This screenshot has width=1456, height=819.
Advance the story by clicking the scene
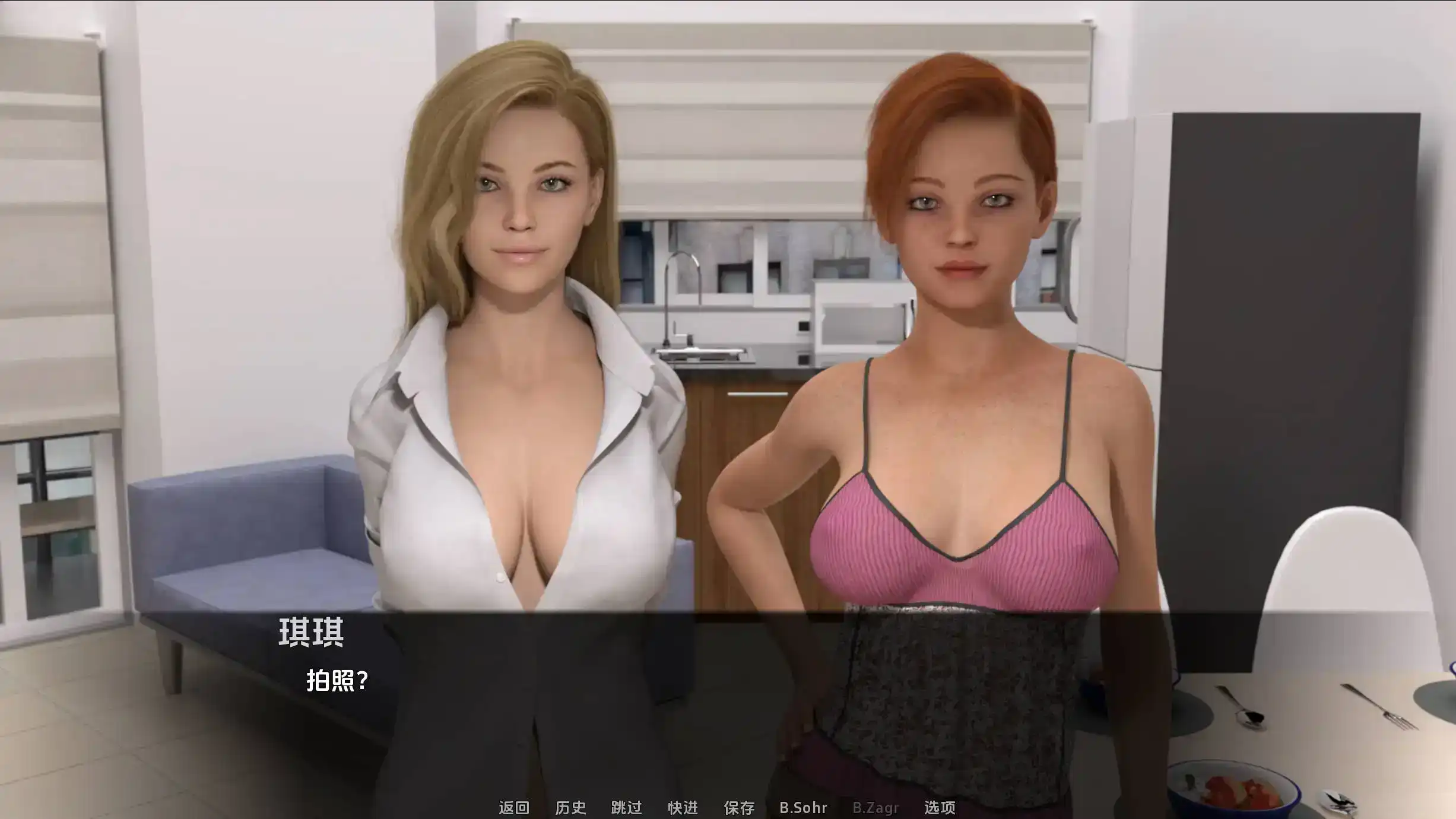pos(728,356)
